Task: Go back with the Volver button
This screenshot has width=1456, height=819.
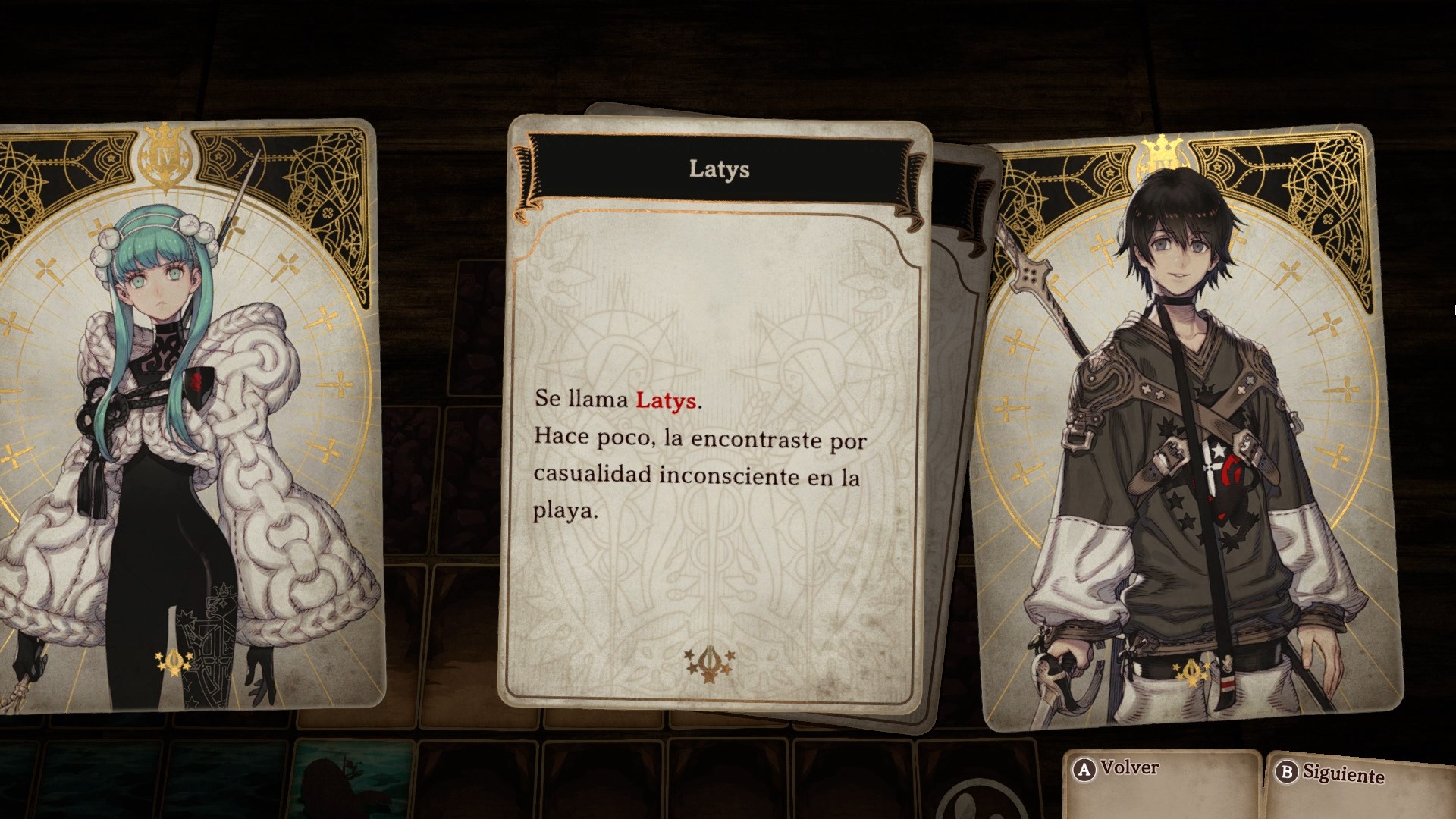Action: click(1116, 769)
